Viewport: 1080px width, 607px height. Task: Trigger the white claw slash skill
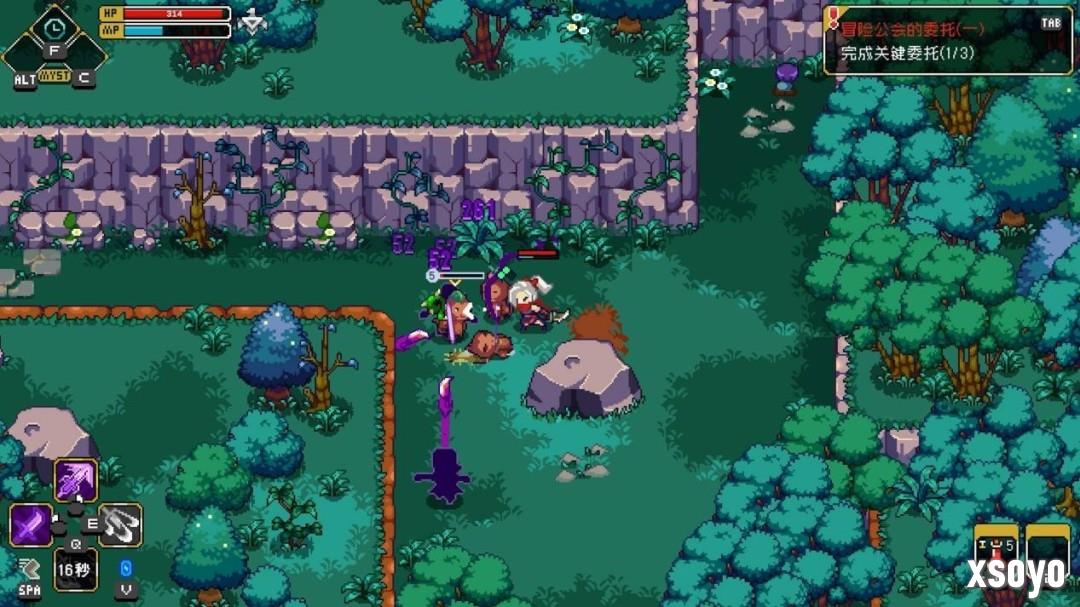pyautogui.click(x=121, y=525)
